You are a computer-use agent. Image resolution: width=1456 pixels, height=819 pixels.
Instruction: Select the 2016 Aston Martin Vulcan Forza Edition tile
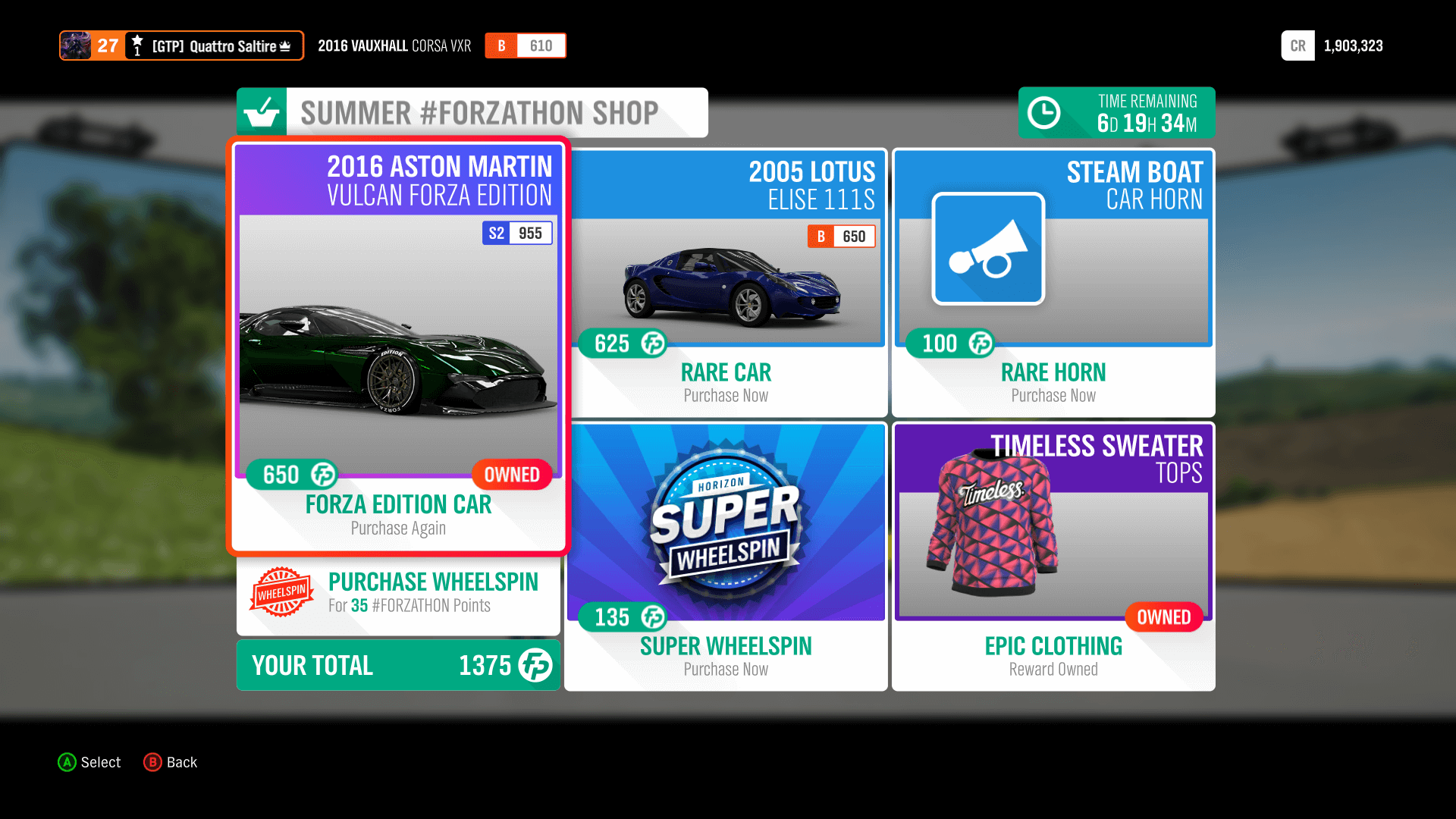(x=398, y=346)
